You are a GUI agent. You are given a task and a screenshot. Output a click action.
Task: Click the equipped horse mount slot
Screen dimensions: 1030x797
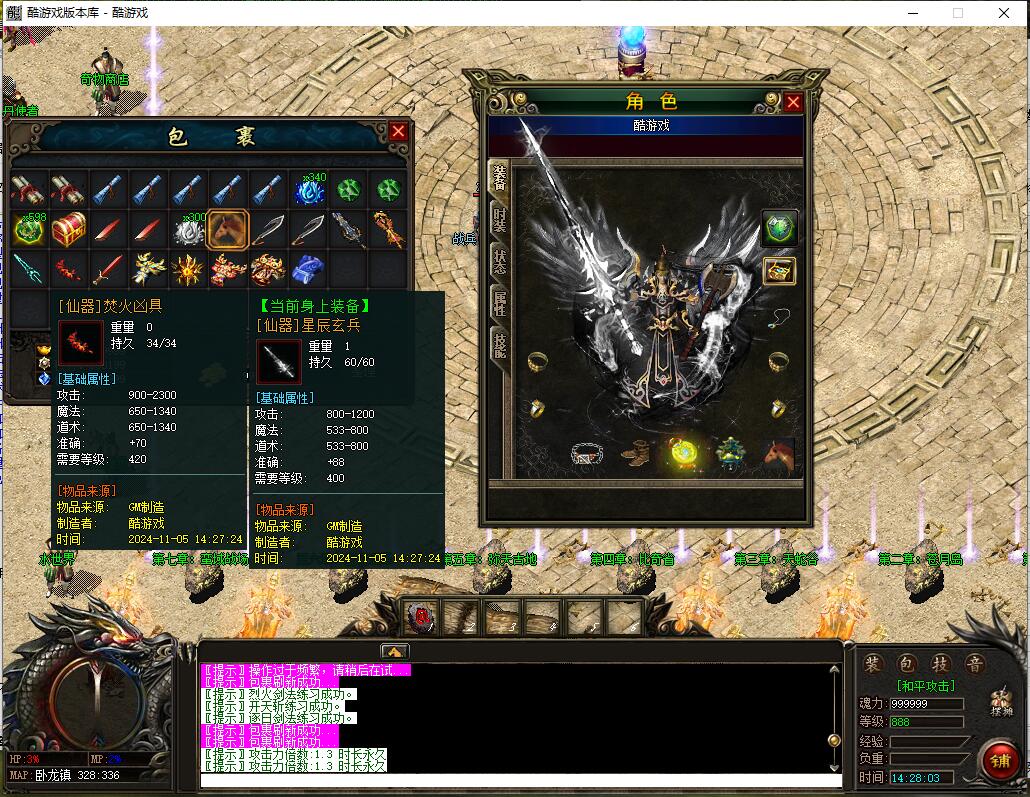[x=777, y=453]
